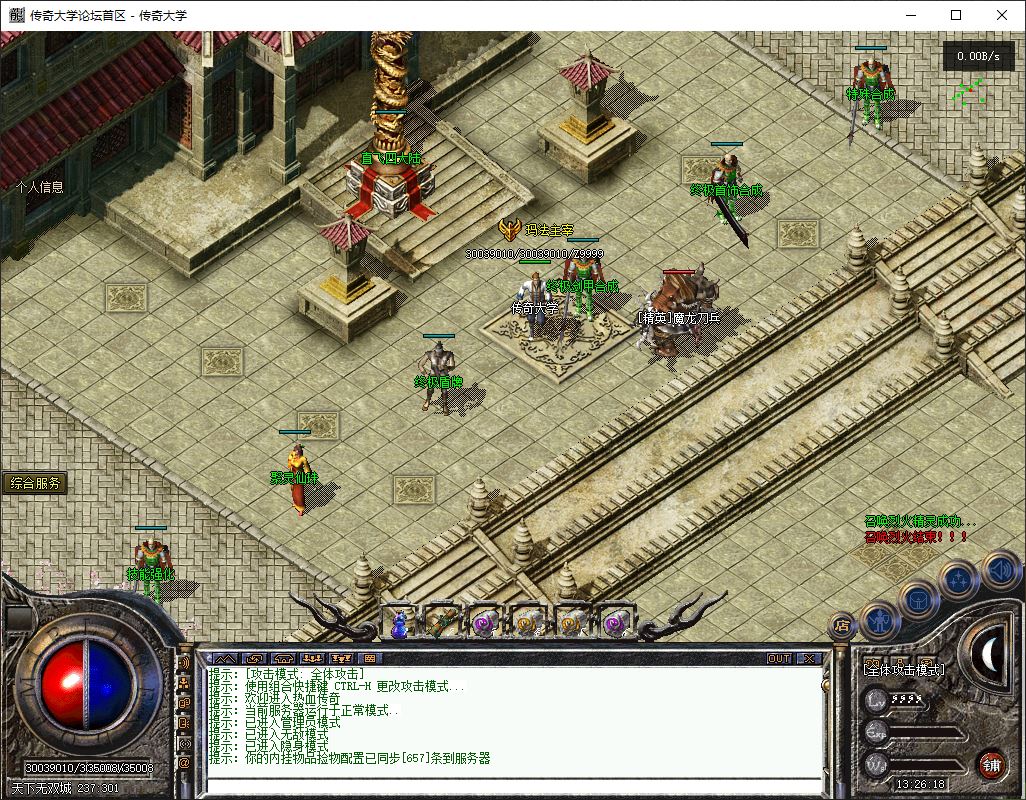Open the skills button with sparkle stars
This screenshot has width=1026, height=800.
pos(959,578)
